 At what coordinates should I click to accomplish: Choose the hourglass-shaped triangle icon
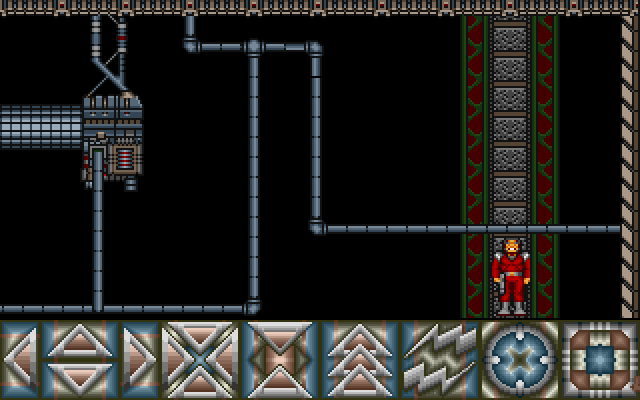coord(280,358)
